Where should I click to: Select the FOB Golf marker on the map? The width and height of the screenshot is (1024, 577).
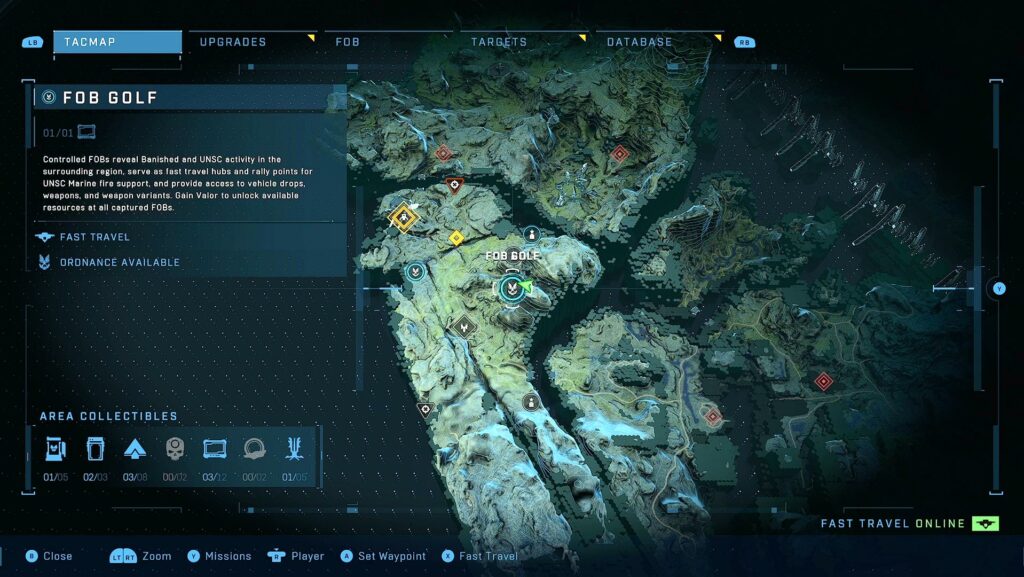tap(512, 289)
